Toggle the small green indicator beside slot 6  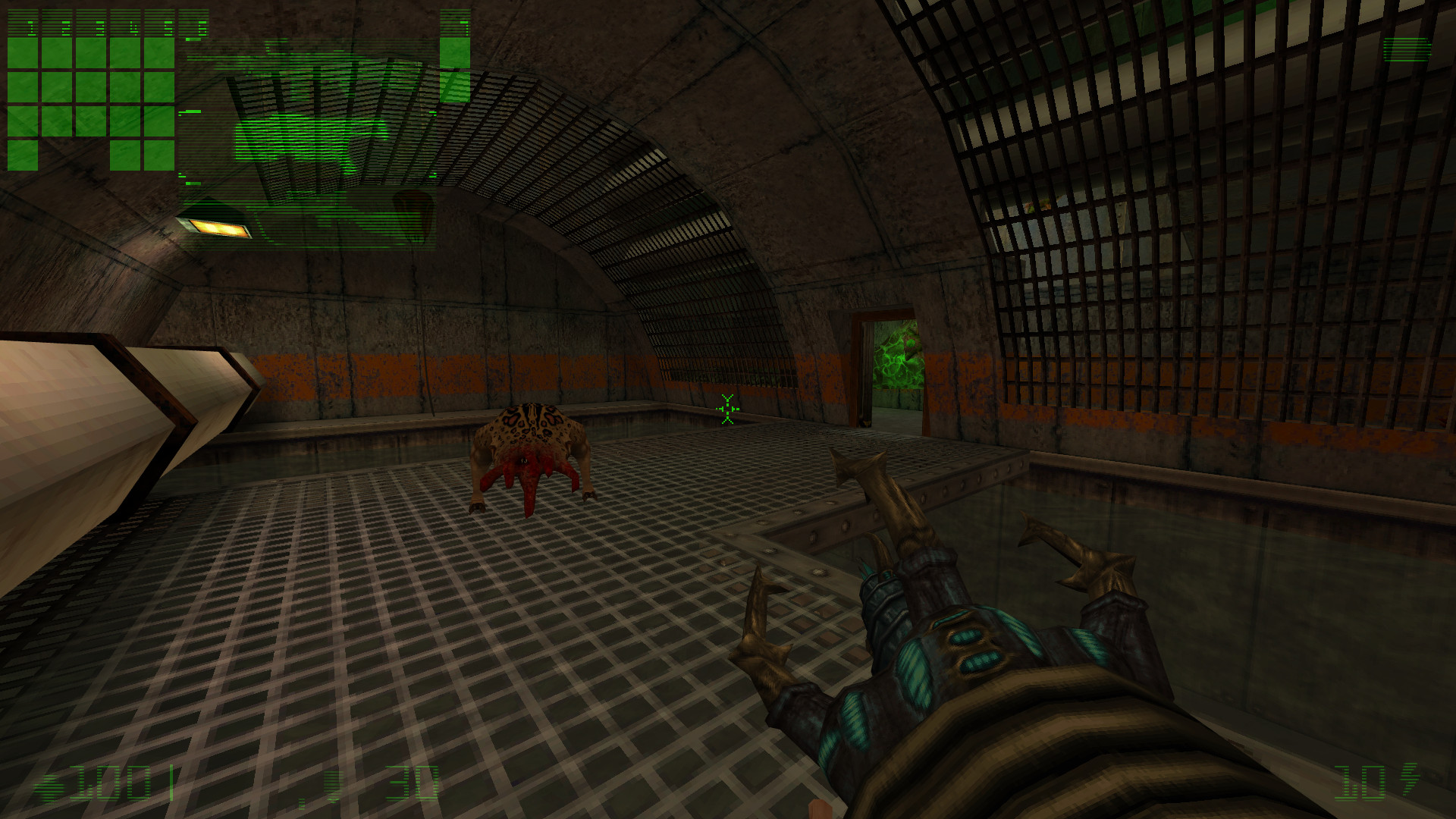pyautogui.click(x=193, y=39)
